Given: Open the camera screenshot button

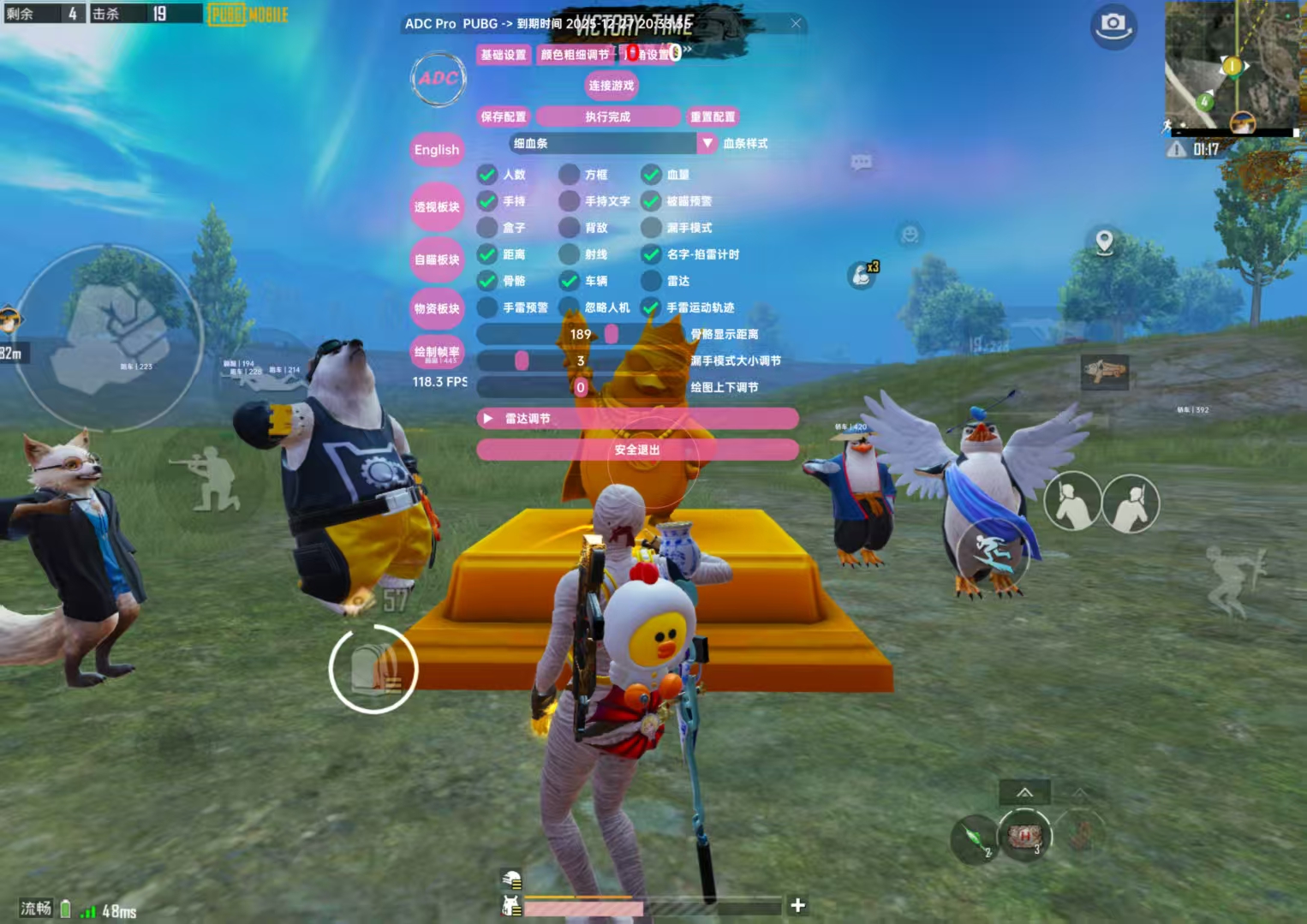Looking at the screenshot, I should (1113, 25).
